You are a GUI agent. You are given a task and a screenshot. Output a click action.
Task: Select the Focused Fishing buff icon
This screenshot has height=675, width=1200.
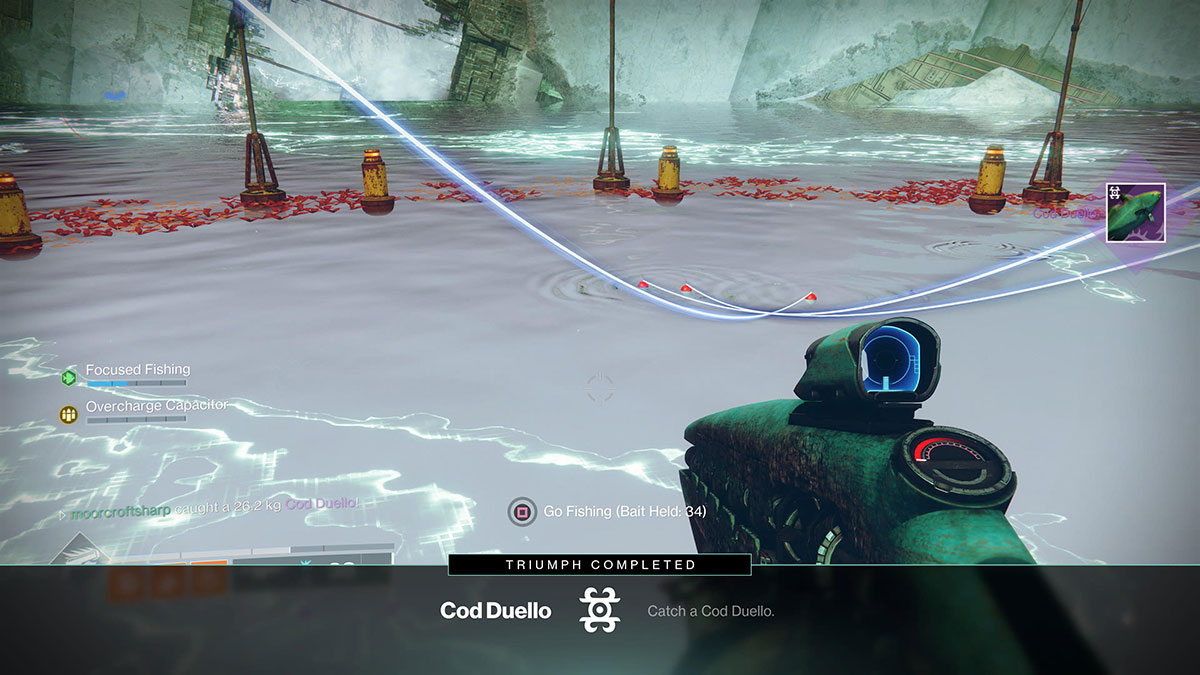tap(68, 377)
